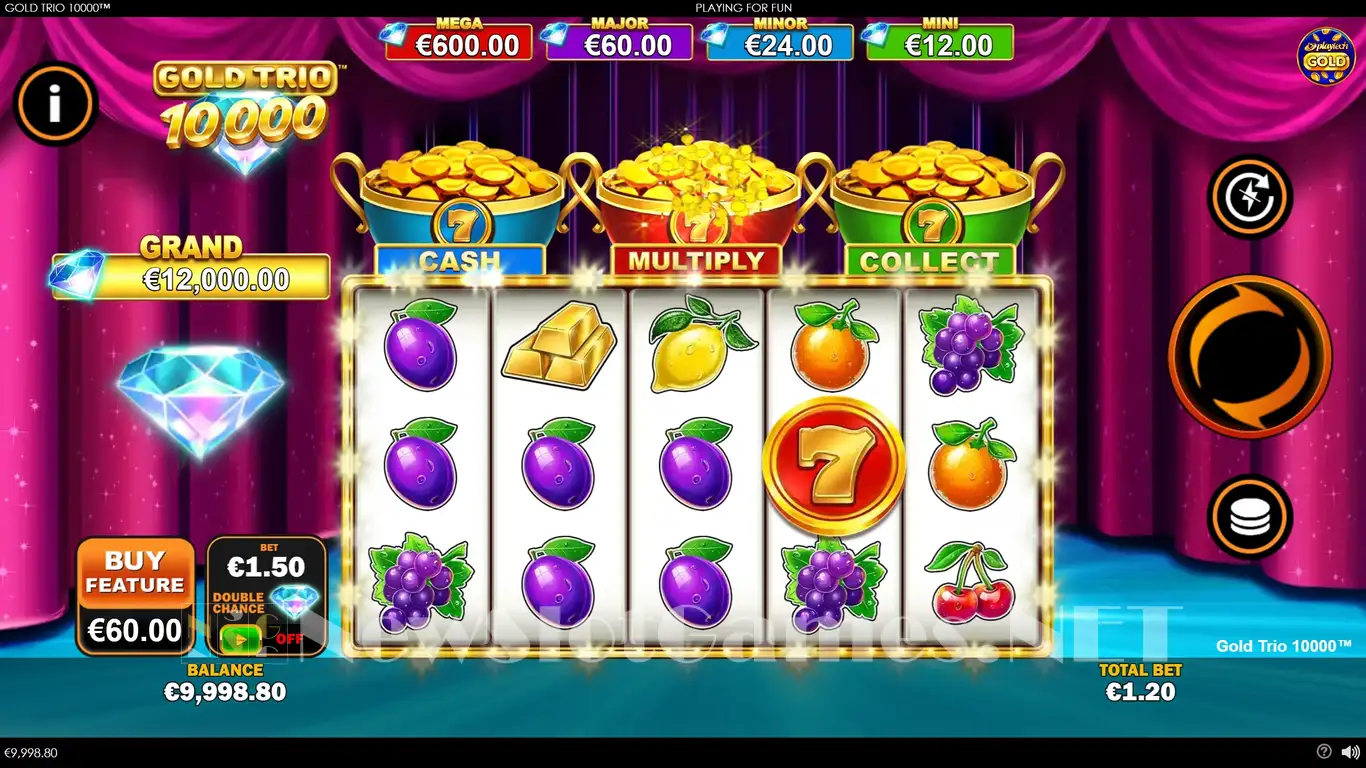Open help via the question mark icon
The height and width of the screenshot is (768, 1366).
1324,752
